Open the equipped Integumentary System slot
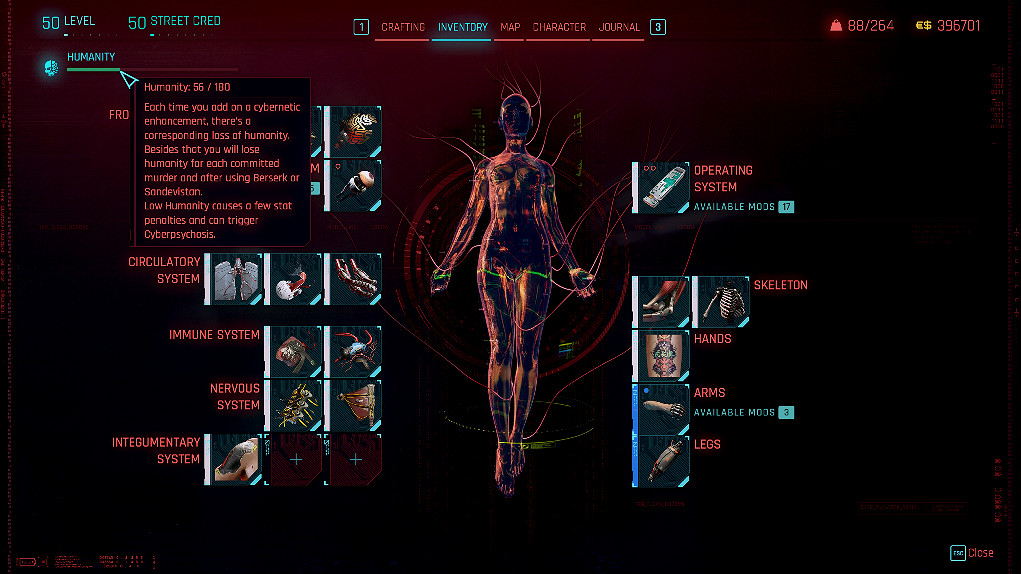The width and height of the screenshot is (1021, 574). [x=235, y=459]
